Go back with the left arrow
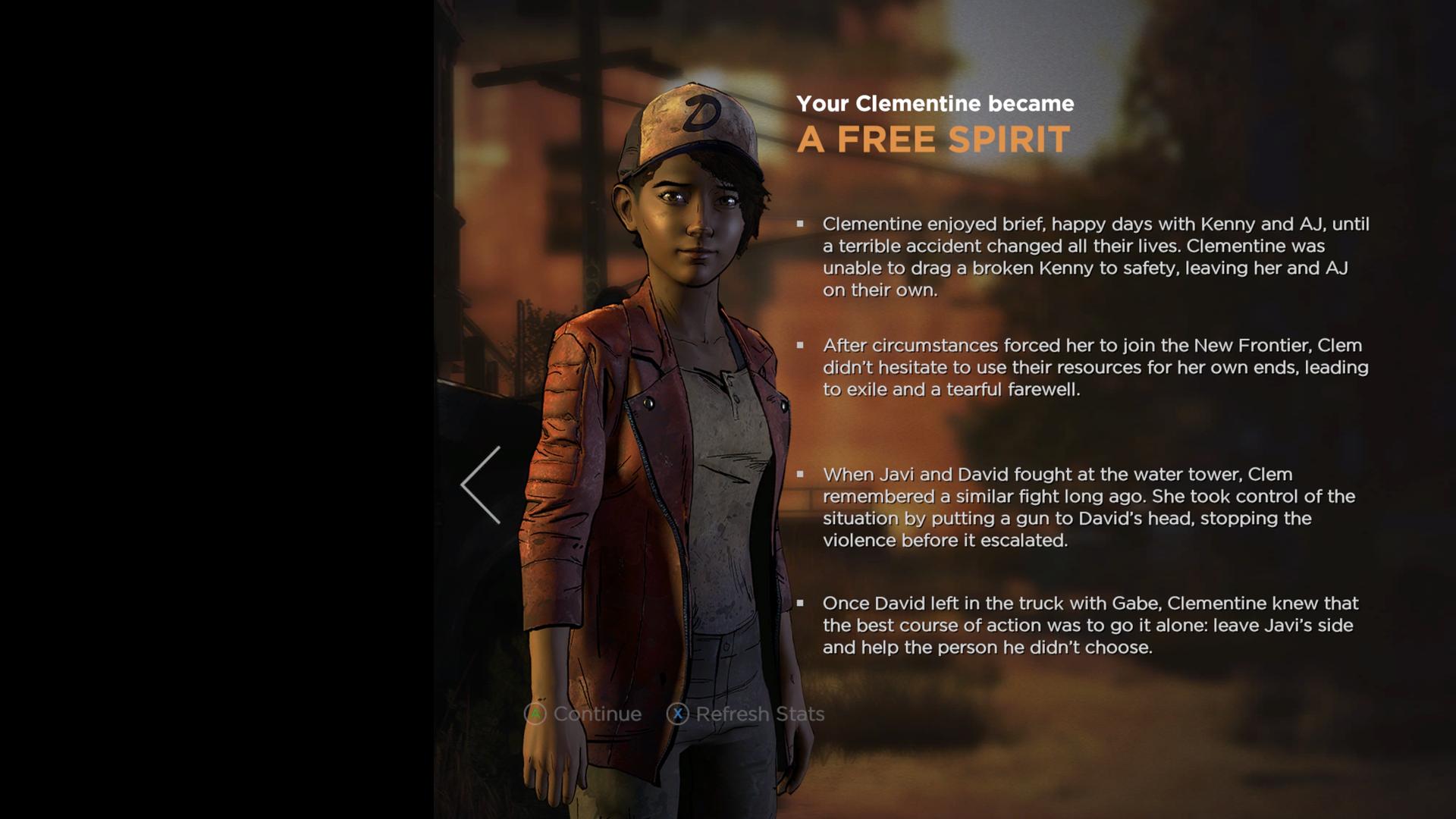The height and width of the screenshot is (819, 1456). 481,485
